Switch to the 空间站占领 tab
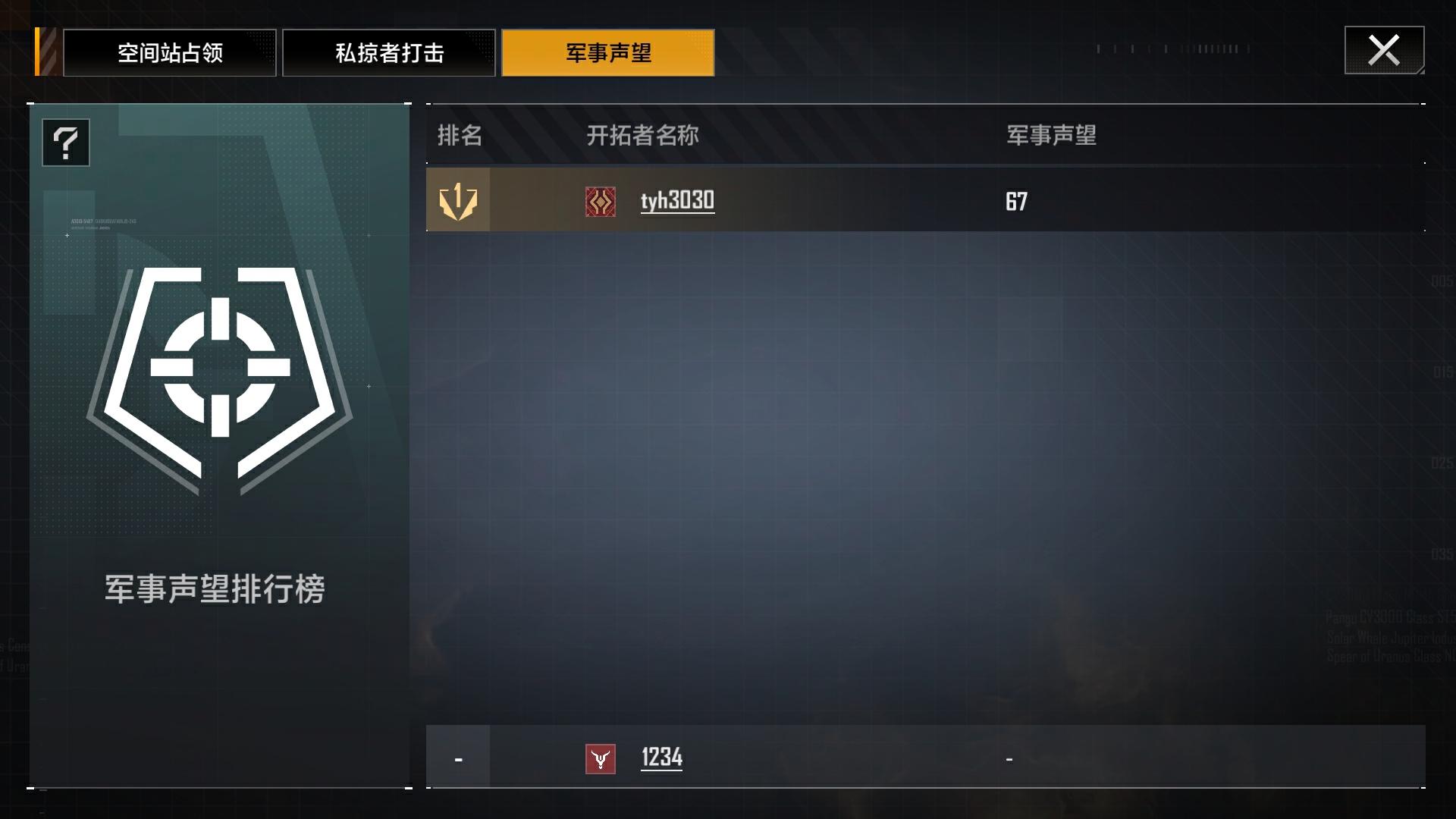Screen dimensions: 1456x819 168,52
